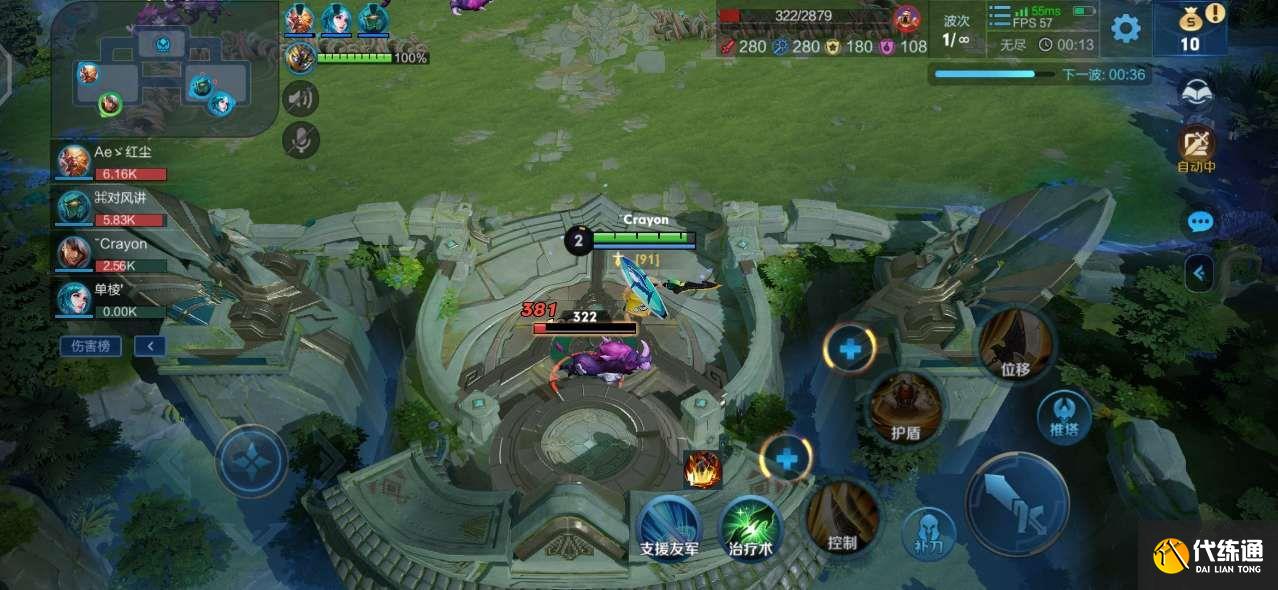Open the gold coin shop
Image resolution: width=1278 pixels, height=590 pixels.
point(1190,29)
